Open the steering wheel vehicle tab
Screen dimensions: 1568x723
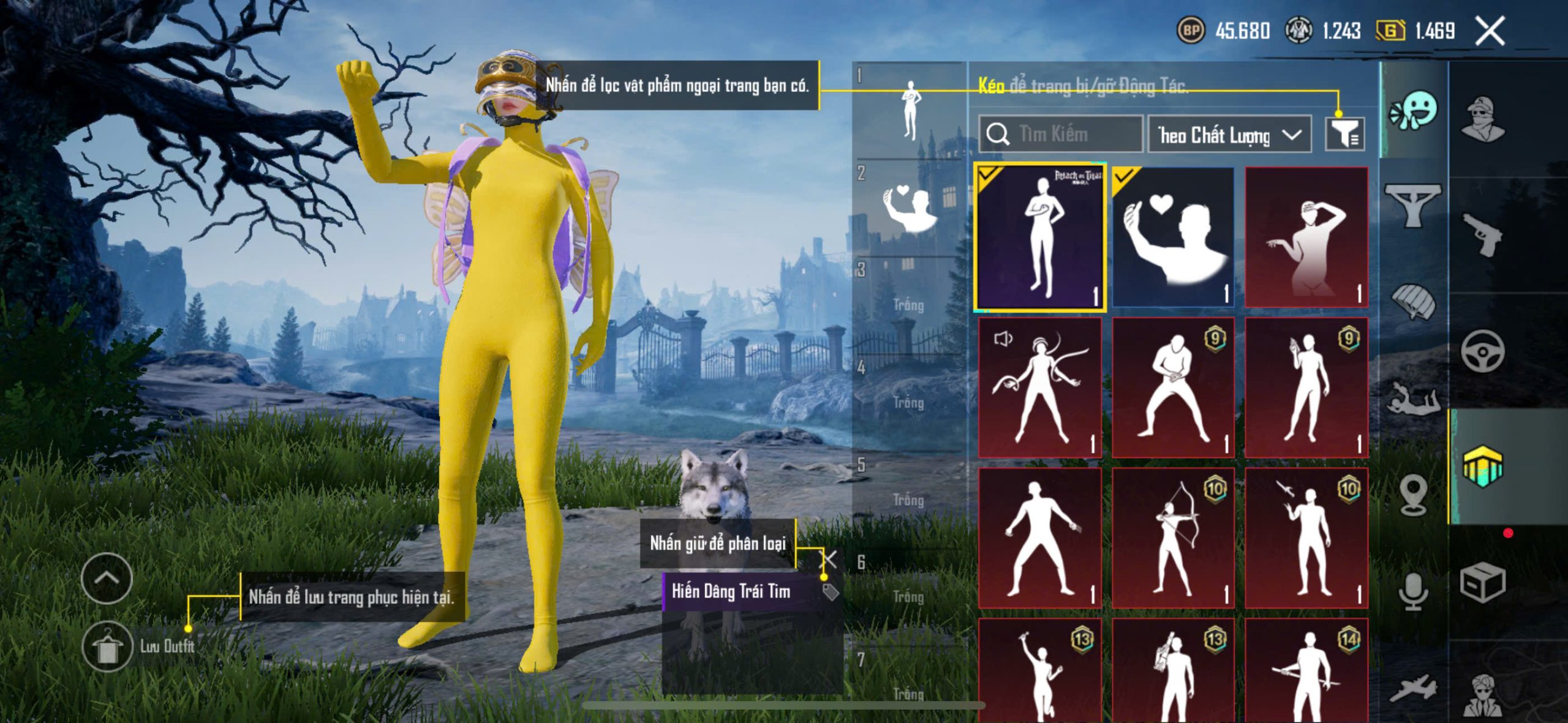[1483, 351]
